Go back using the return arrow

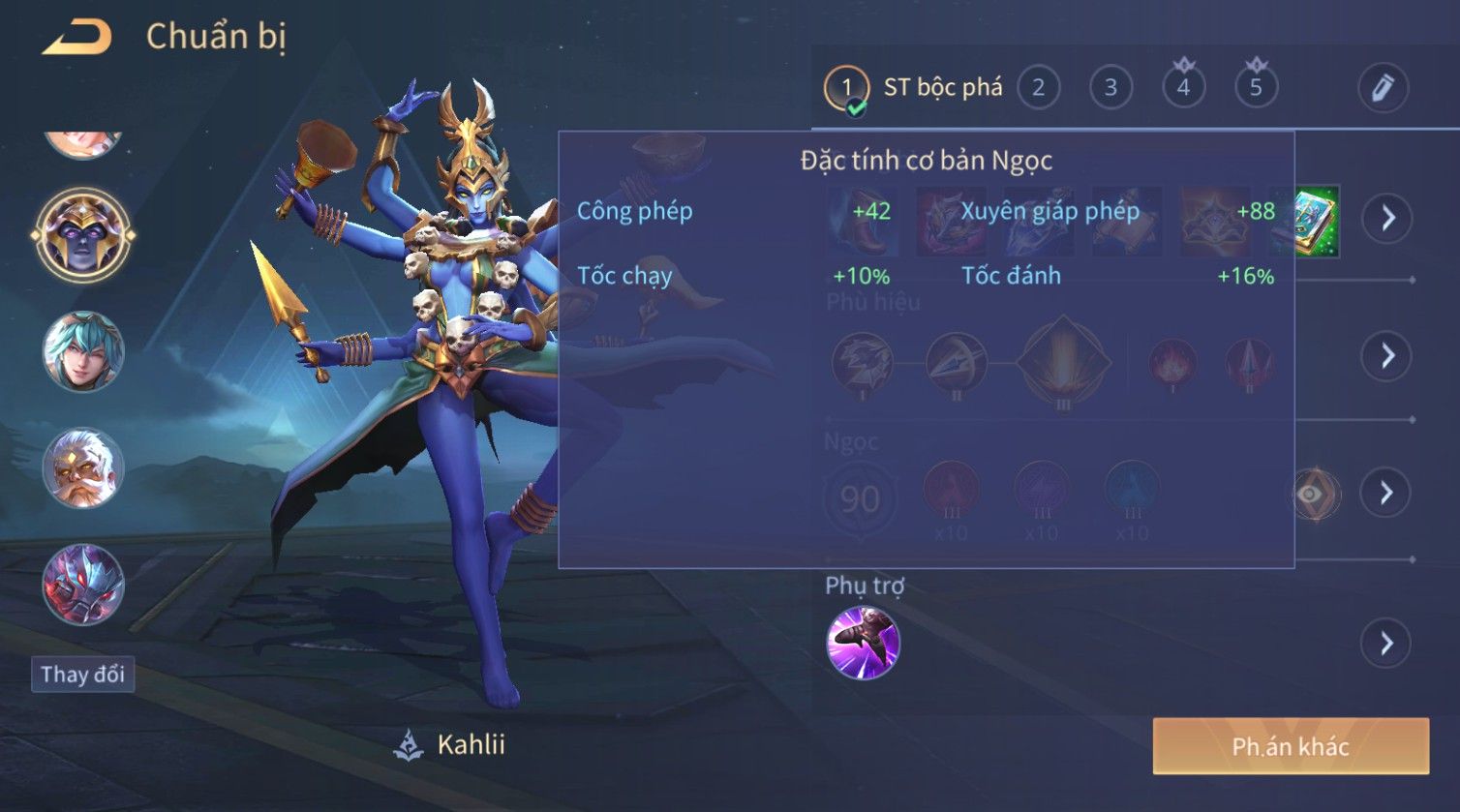tap(77, 38)
